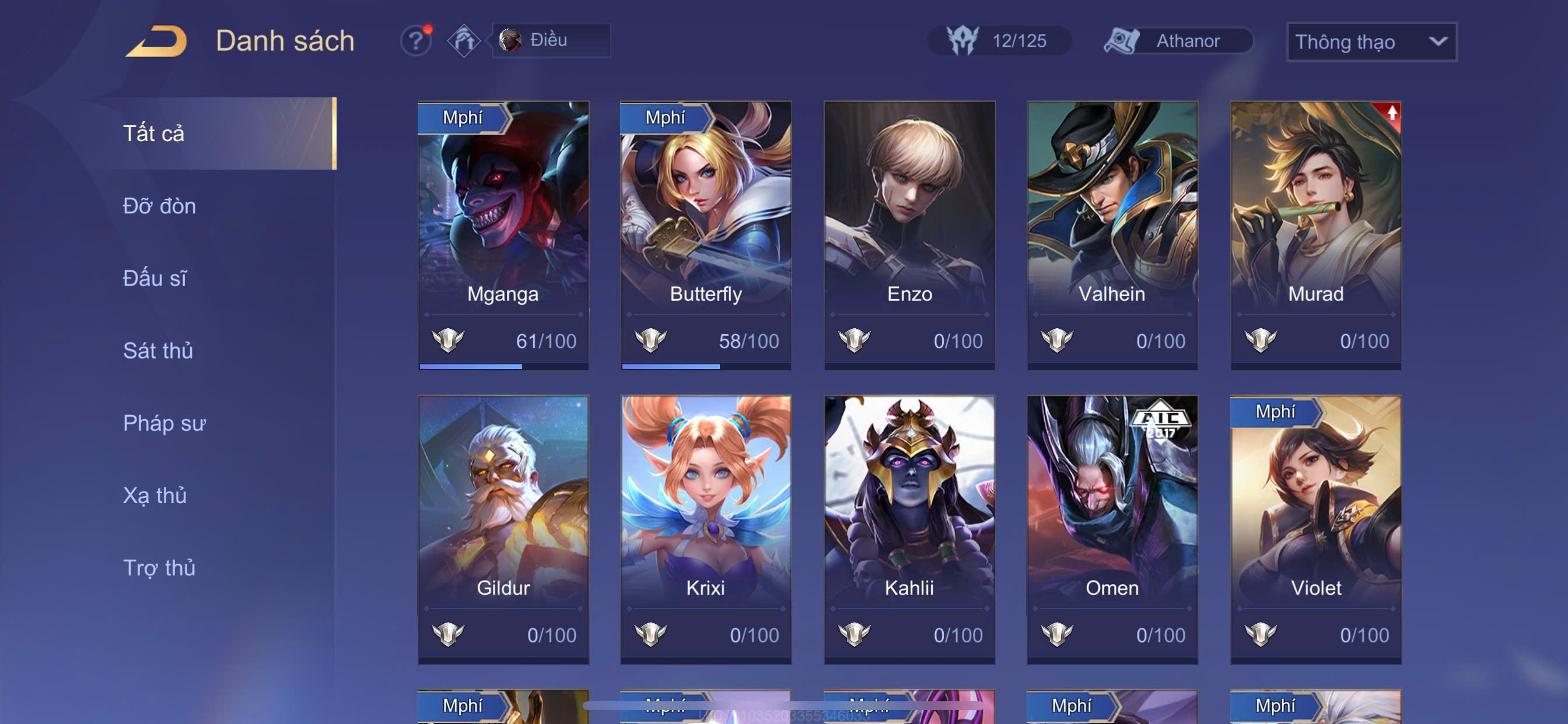
Task: Switch to the Đỡ đòn tab
Action: (159, 206)
